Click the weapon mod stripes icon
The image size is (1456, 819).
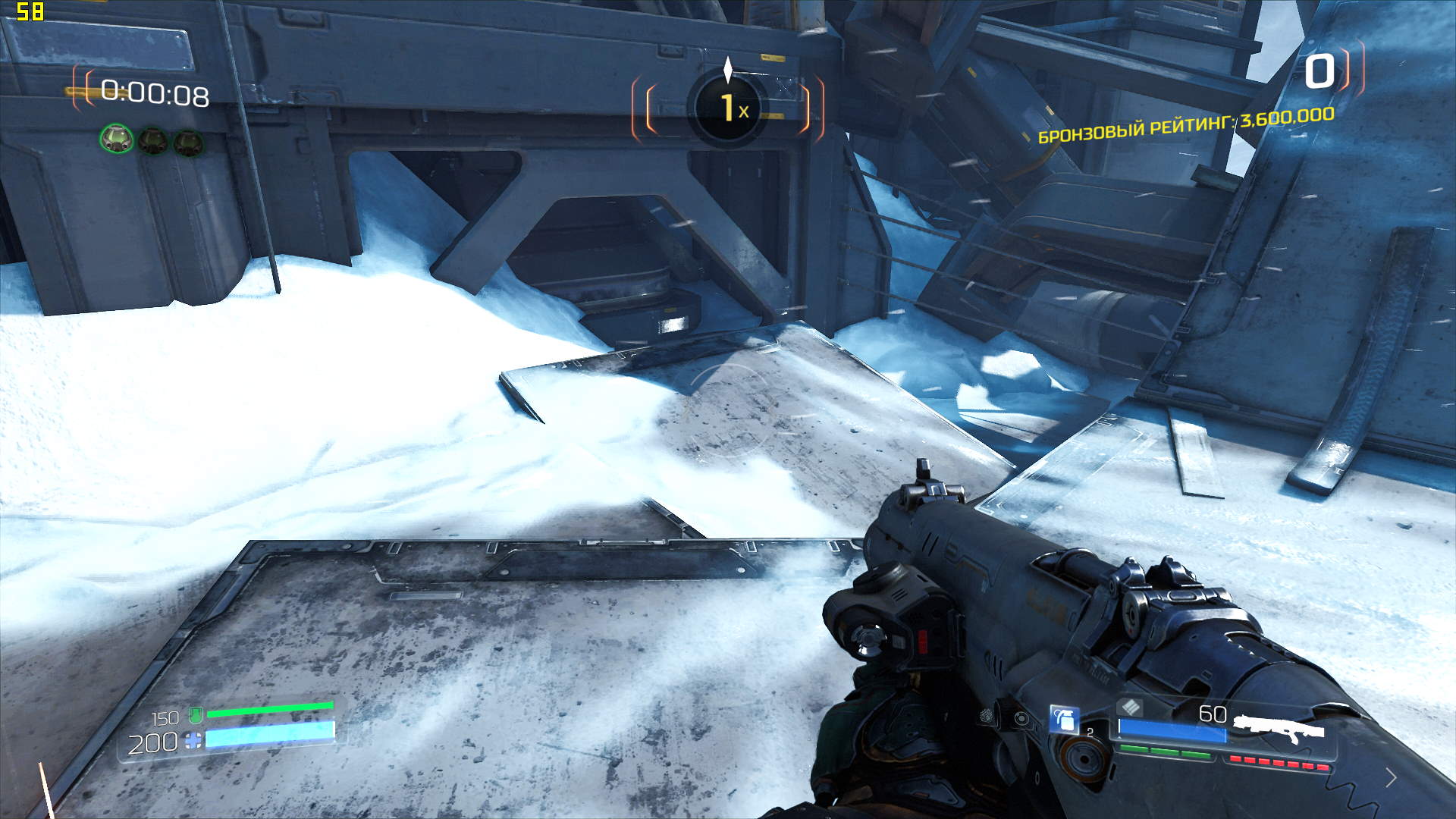click(x=1130, y=708)
